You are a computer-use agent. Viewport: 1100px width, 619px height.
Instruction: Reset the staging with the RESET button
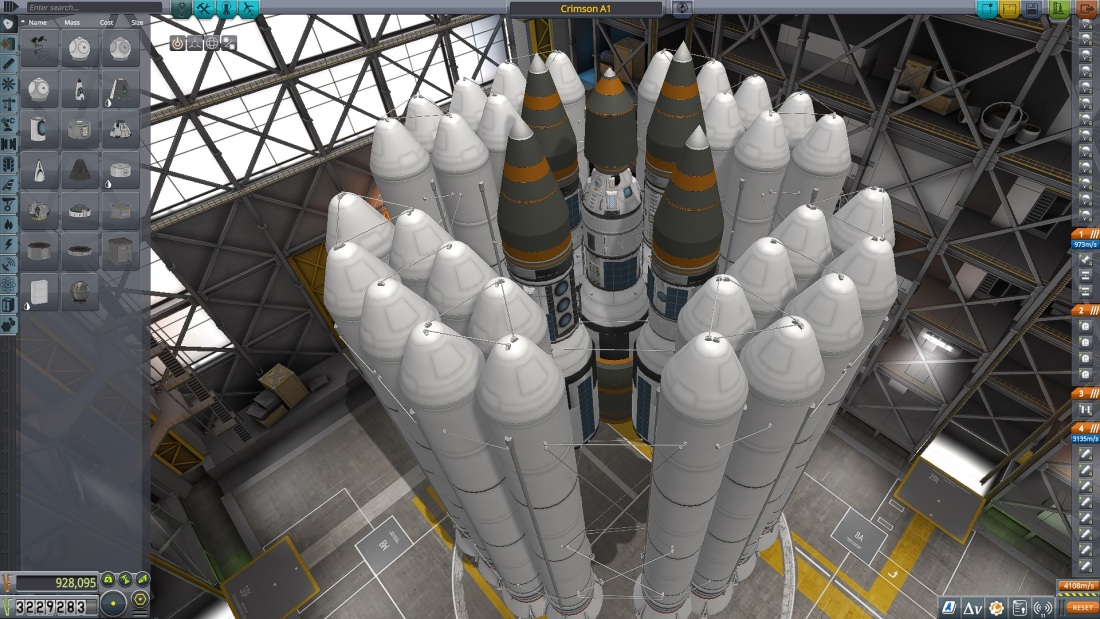[x=1081, y=607]
